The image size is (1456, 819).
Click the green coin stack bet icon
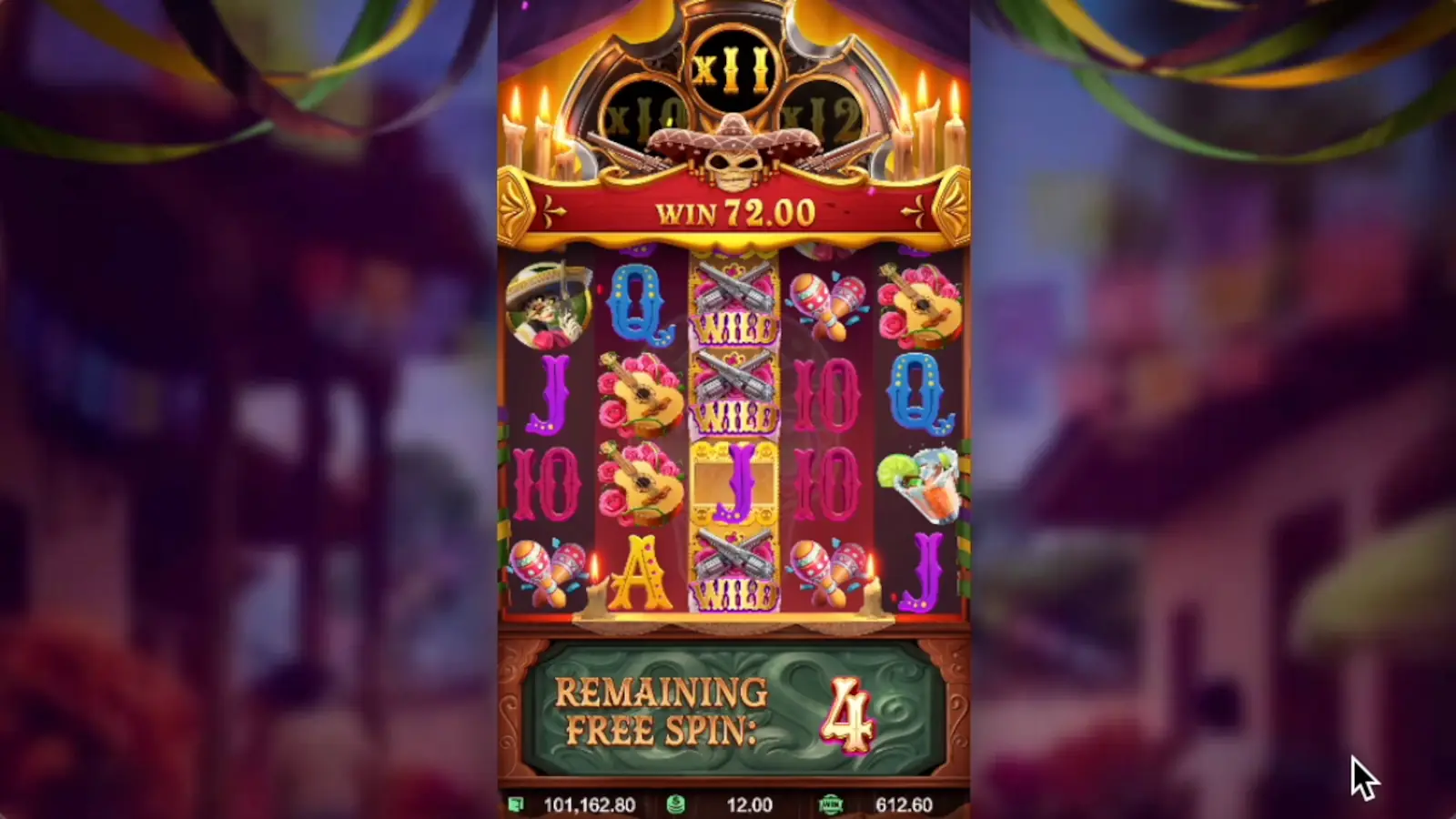[675, 804]
